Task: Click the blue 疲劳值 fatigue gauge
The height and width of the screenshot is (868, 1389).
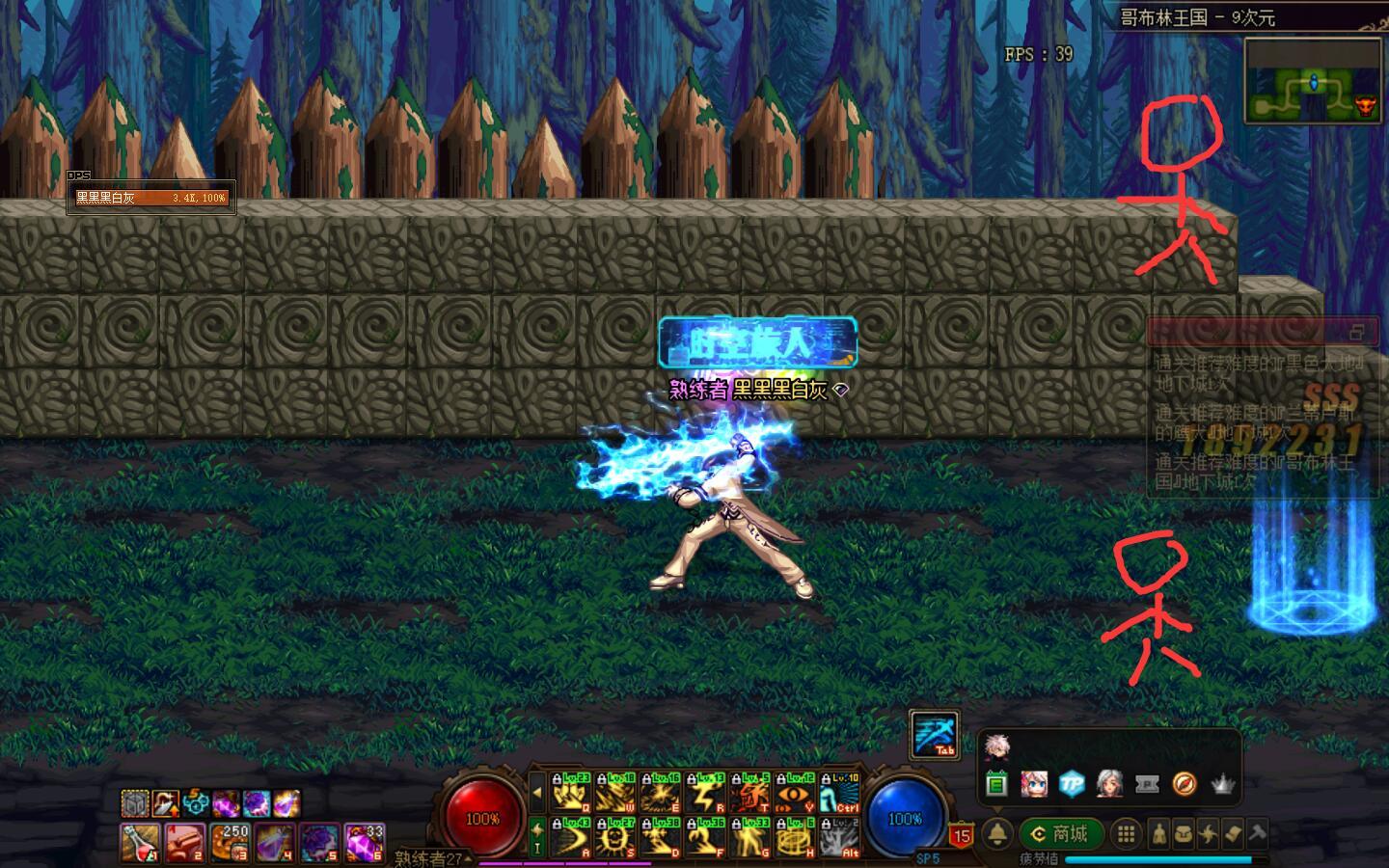Action: click(x=1158, y=857)
